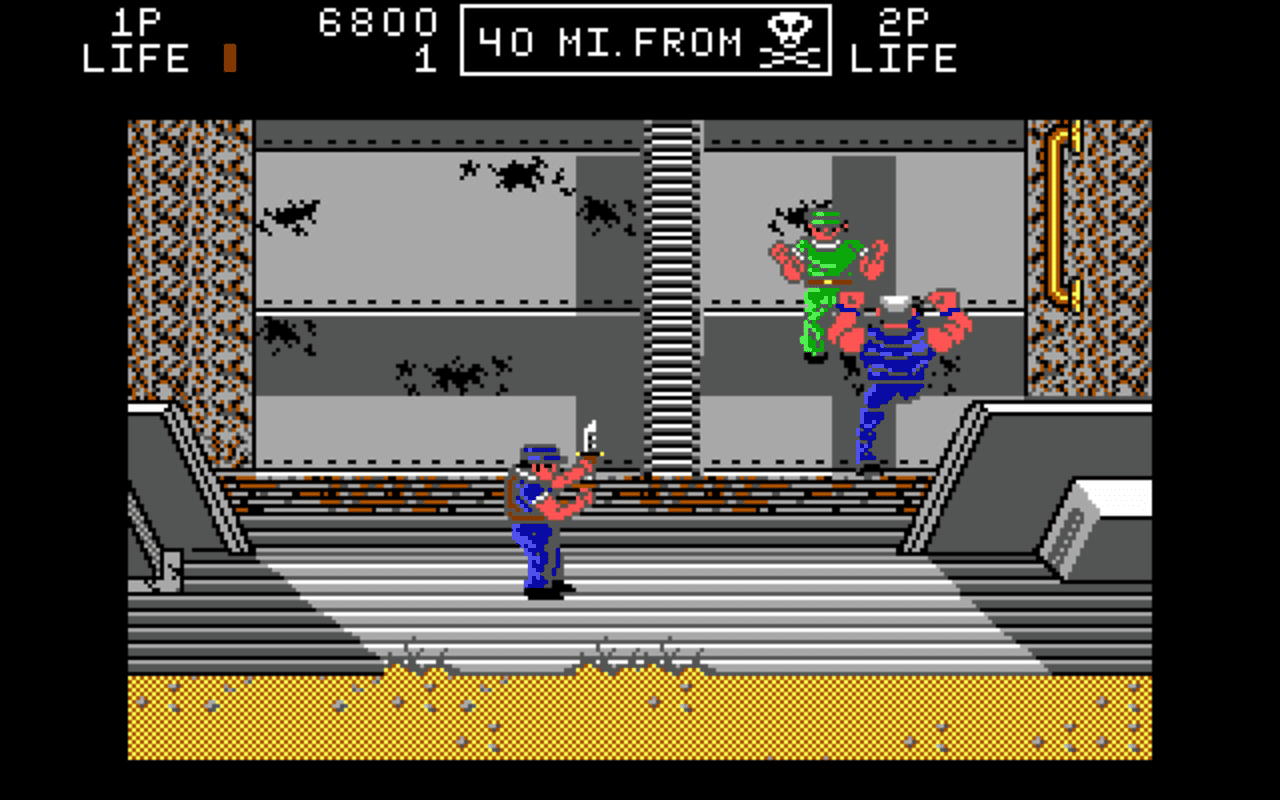
Task: Click the orange life indicator next to LIFE
Action: [x=228, y=57]
